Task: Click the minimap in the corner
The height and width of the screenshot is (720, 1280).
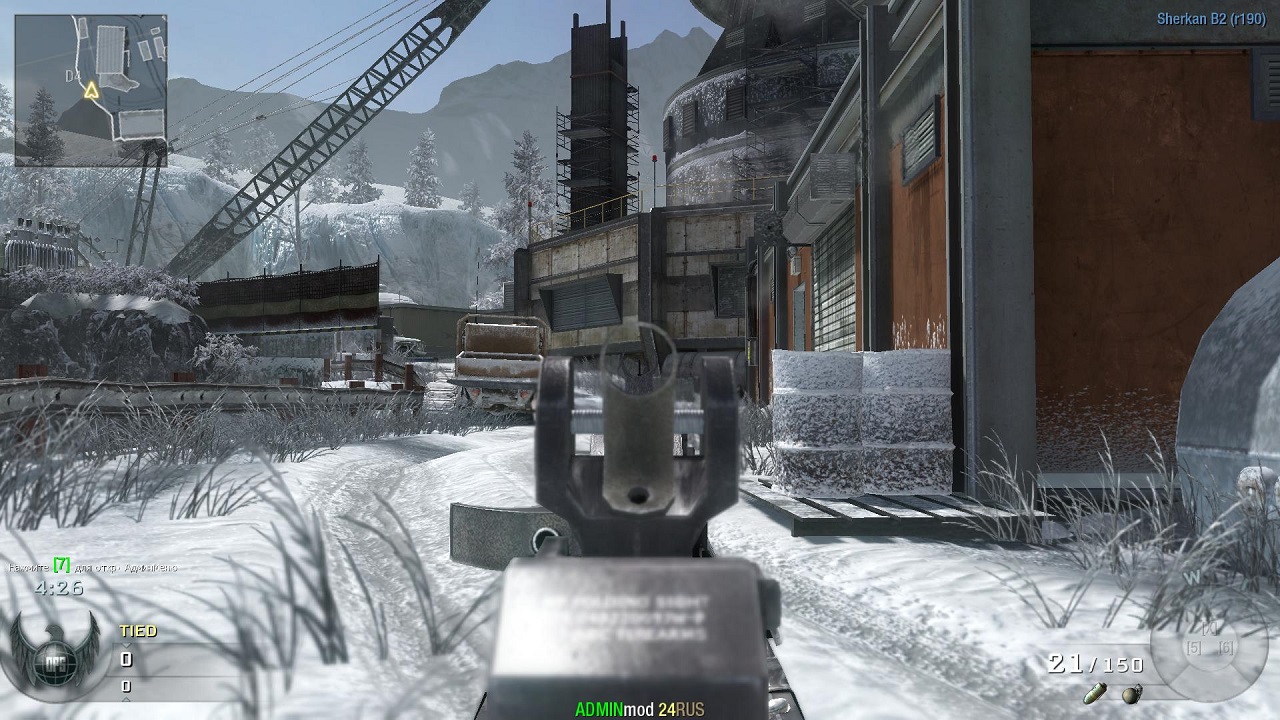Action: coord(91,89)
